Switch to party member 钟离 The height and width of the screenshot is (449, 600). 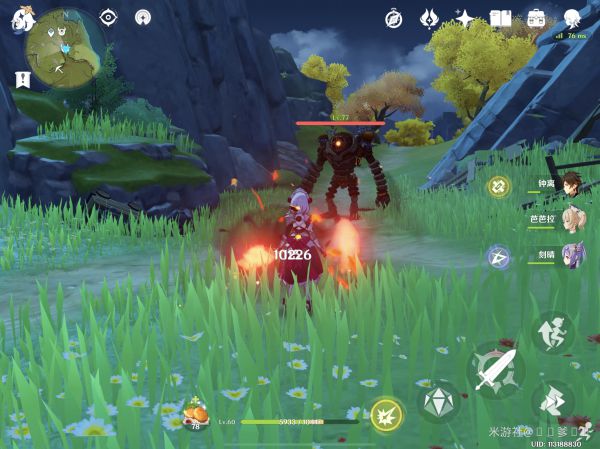pos(570,184)
